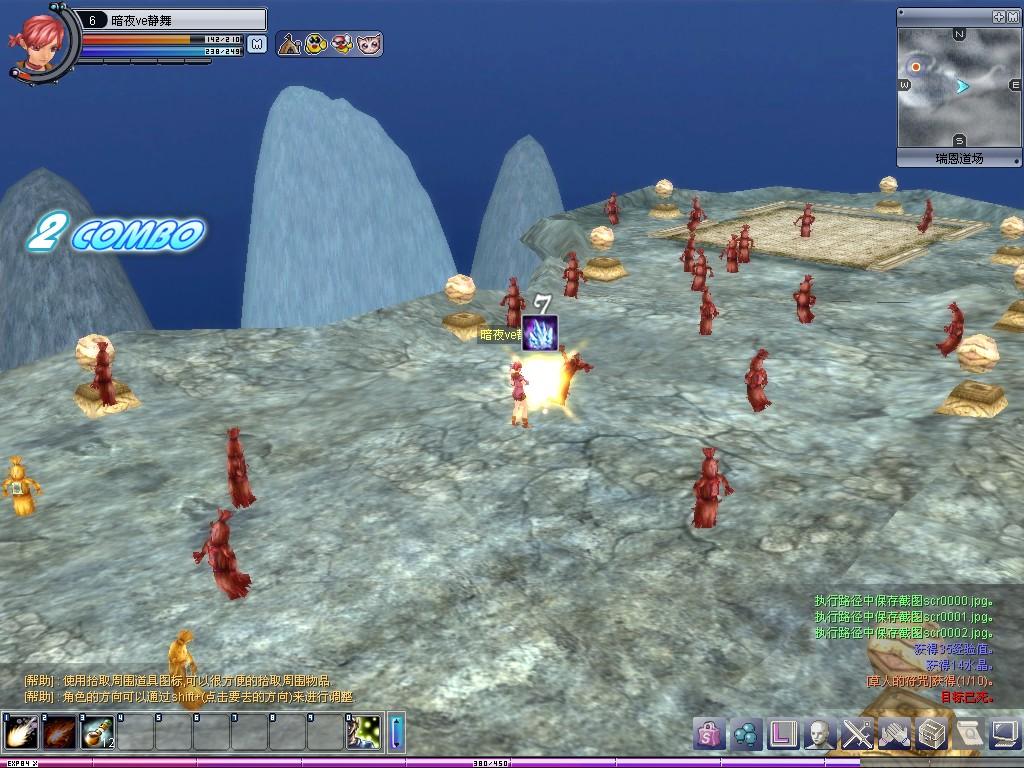This screenshot has width=1024, height=768.
Task: Toggle the small M button beside the bars
Action: (x=257, y=44)
